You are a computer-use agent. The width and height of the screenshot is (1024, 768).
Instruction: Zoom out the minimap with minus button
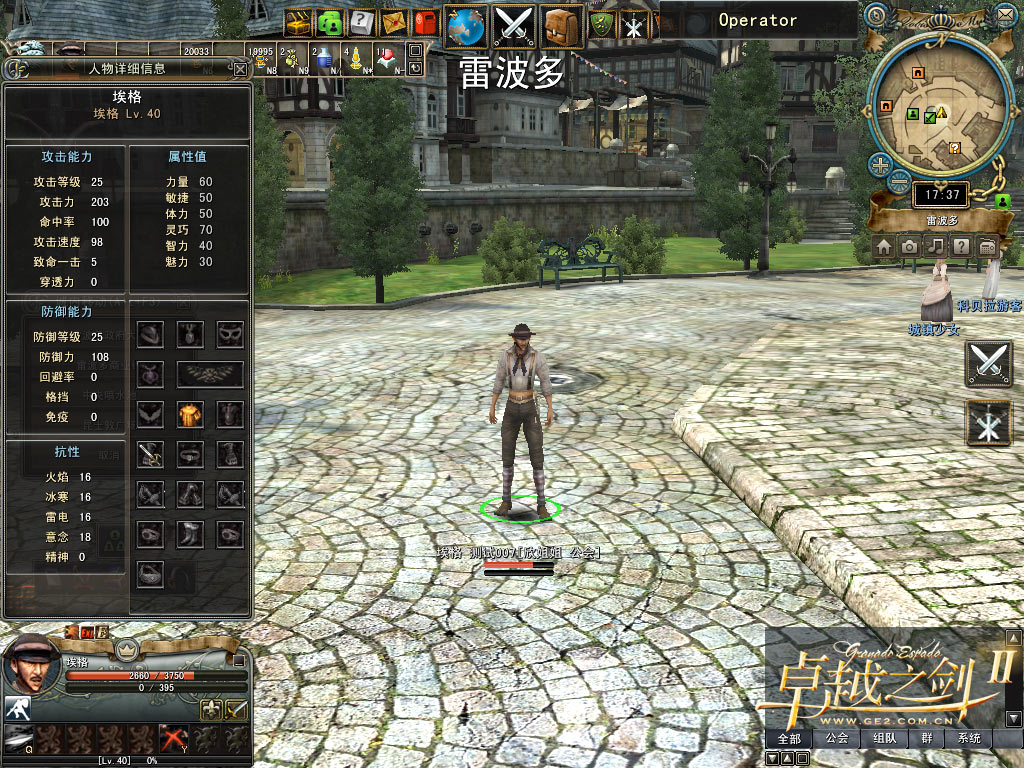[x=899, y=183]
